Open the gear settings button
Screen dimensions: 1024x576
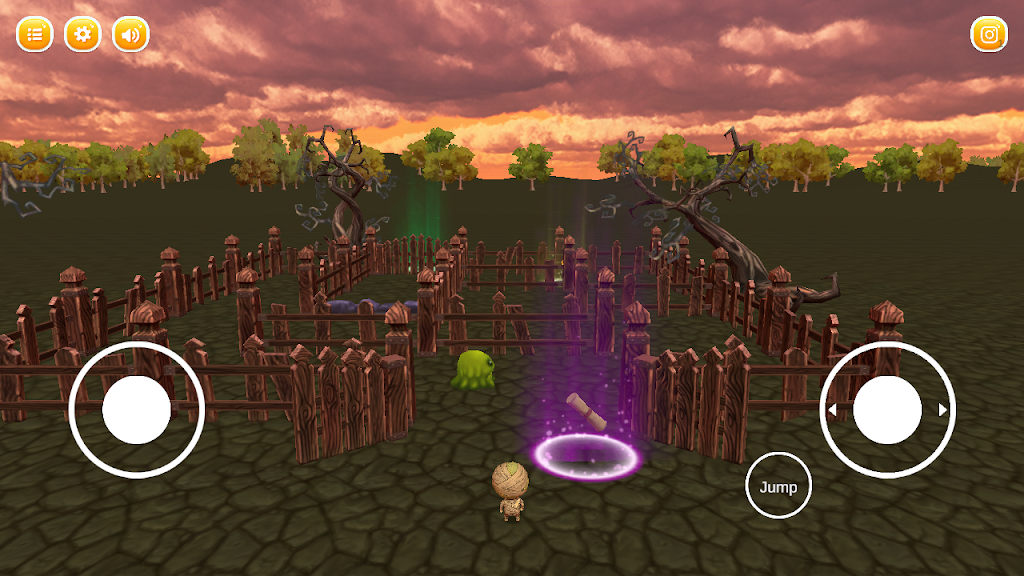point(82,34)
